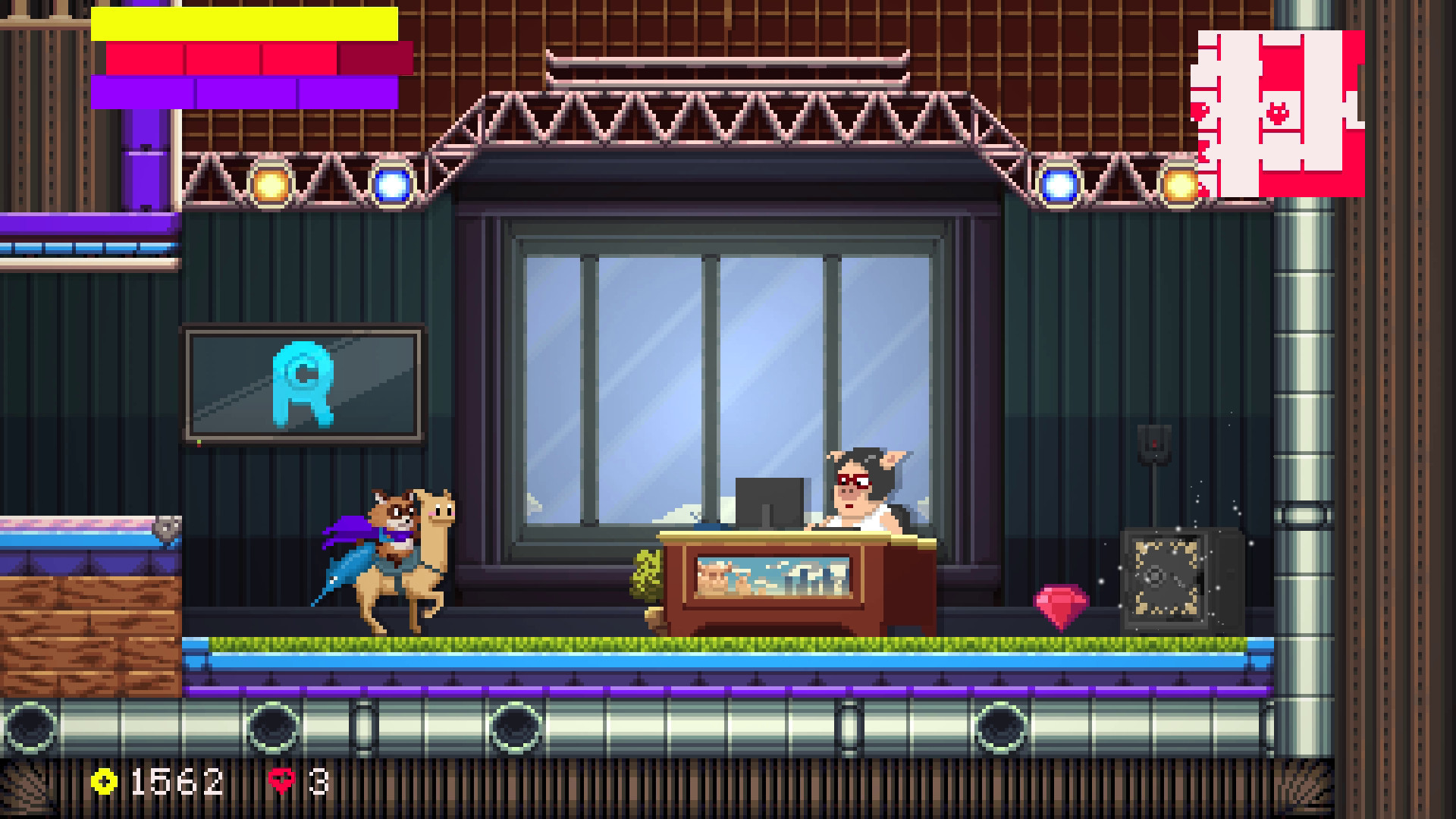Click the yellow health bar at top left
This screenshot has height=819, width=1456.
click(243, 23)
